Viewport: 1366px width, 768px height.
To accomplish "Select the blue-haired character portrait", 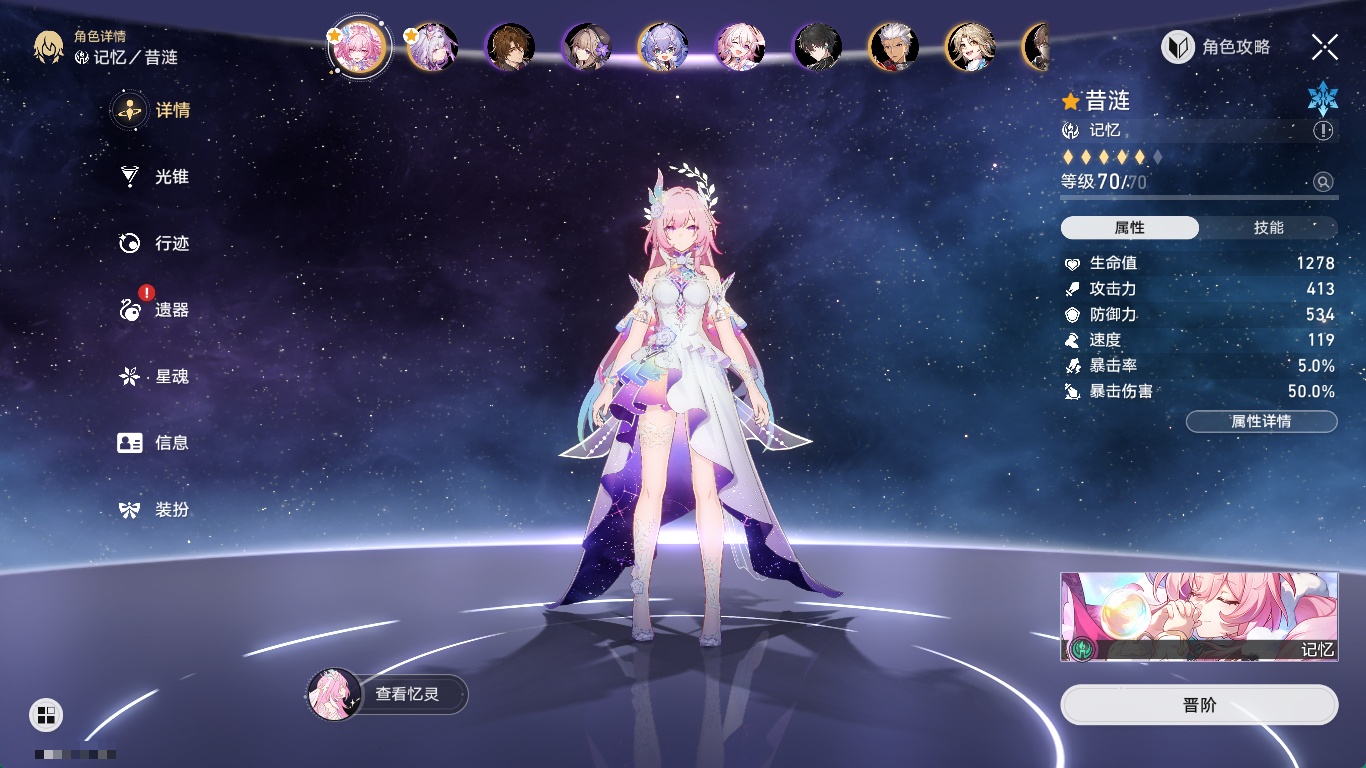I will point(663,47).
